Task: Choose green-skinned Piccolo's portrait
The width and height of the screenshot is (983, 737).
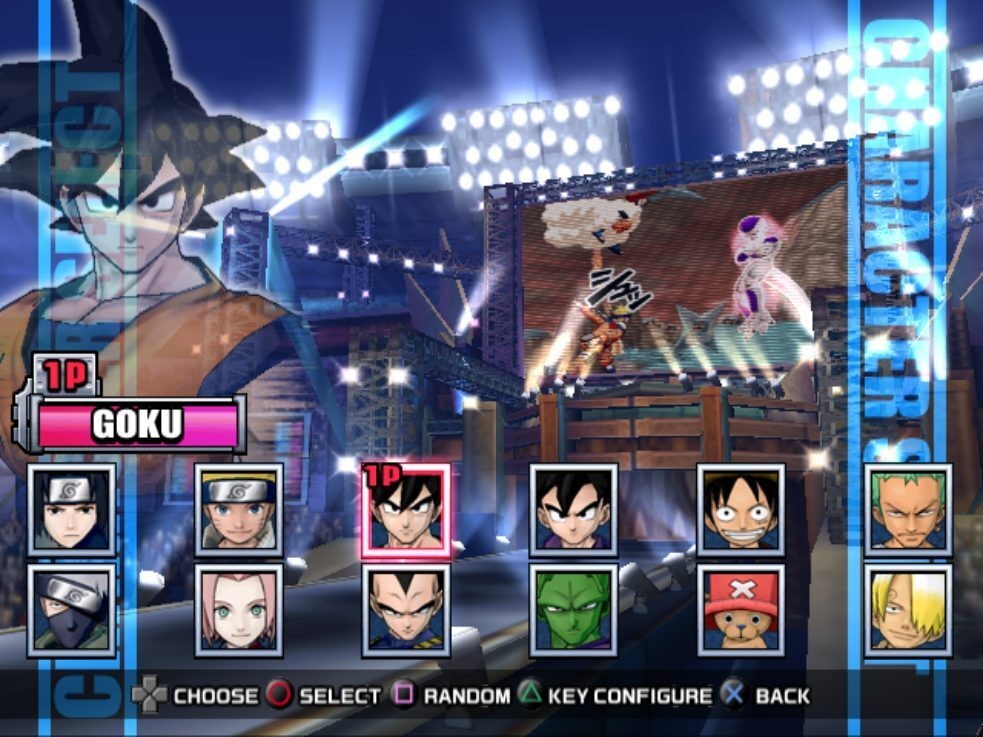Action: [x=573, y=610]
